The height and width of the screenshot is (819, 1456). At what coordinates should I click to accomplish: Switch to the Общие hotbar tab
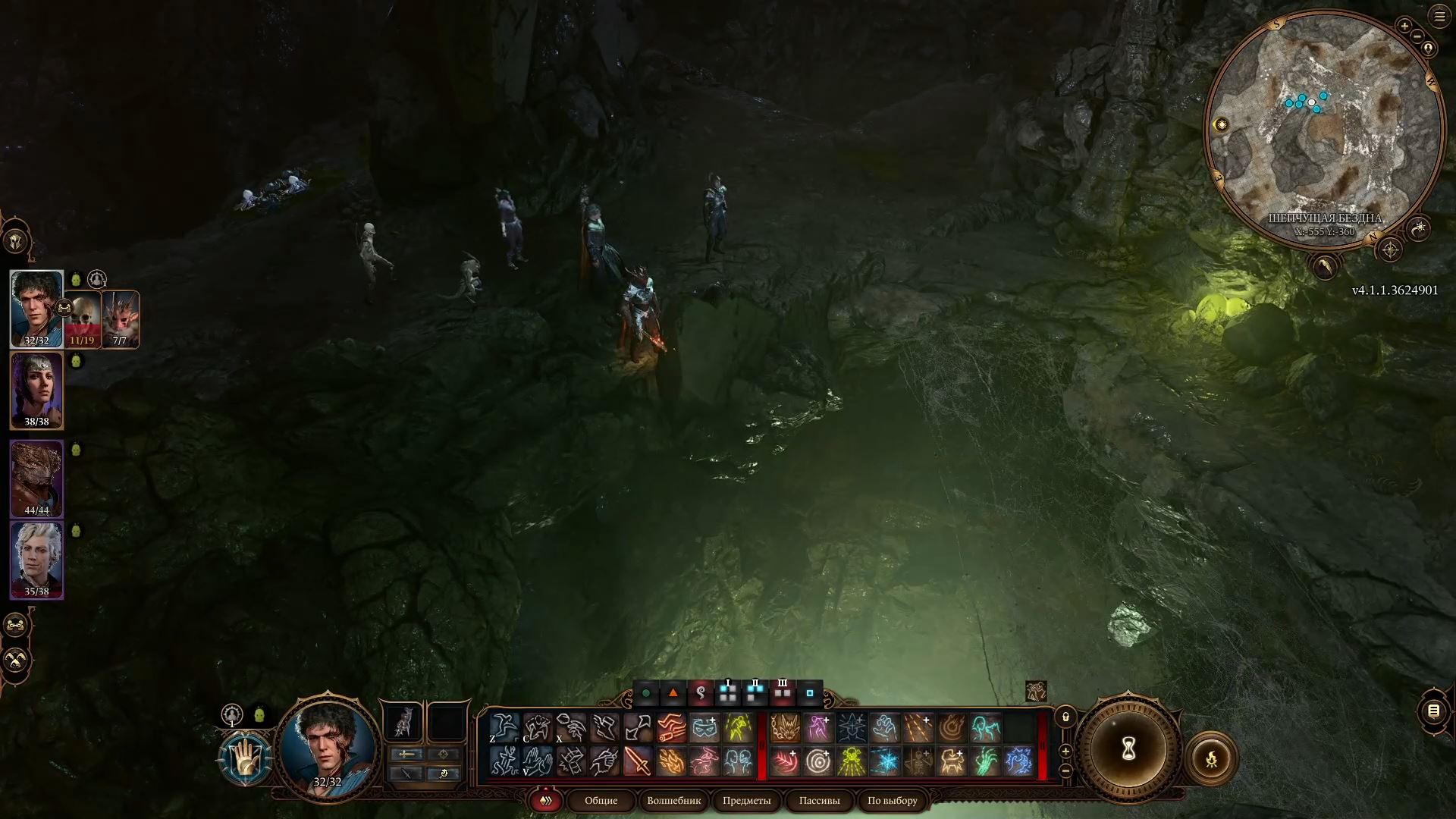click(x=601, y=800)
